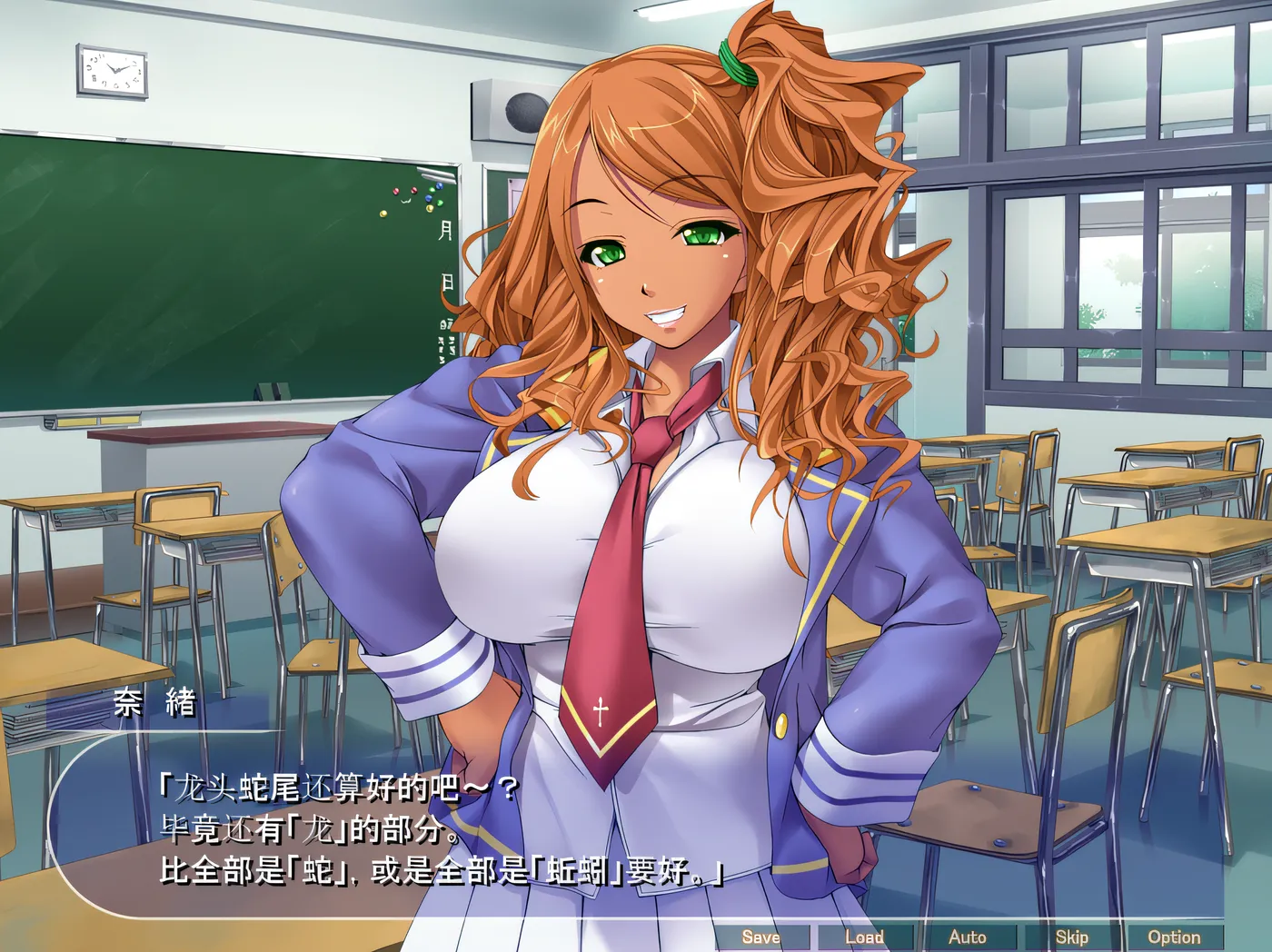
Task: Click the Save button on the bottom bar
Action: coord(761,936)
